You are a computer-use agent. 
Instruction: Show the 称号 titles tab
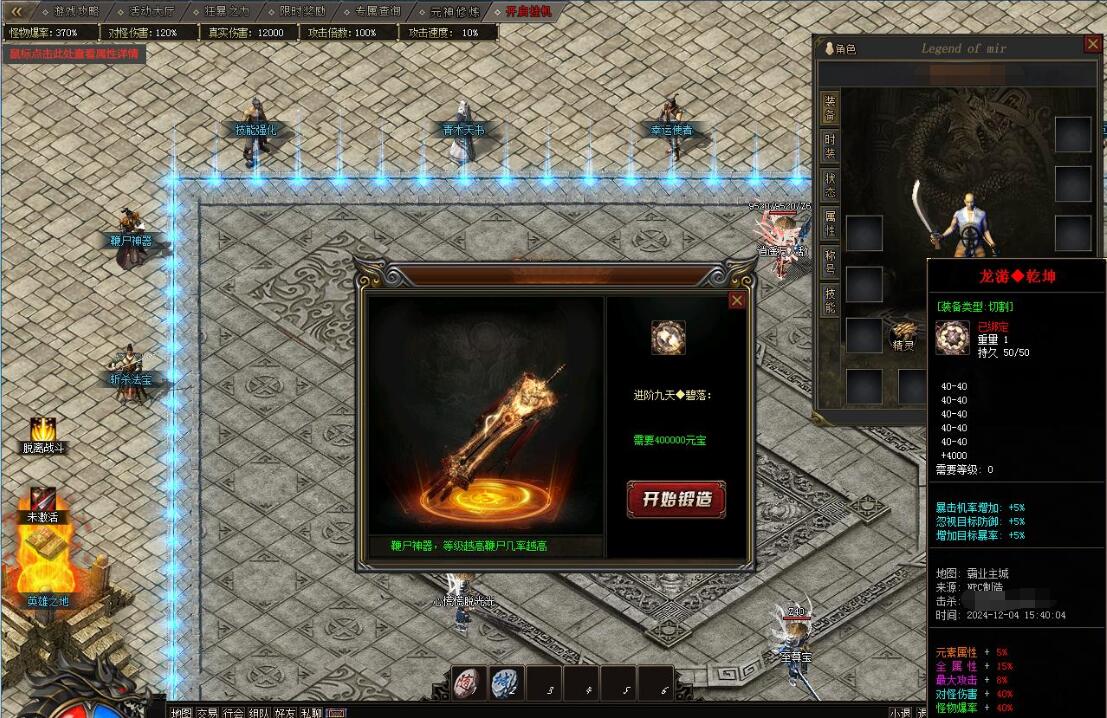tap(830, 261)
